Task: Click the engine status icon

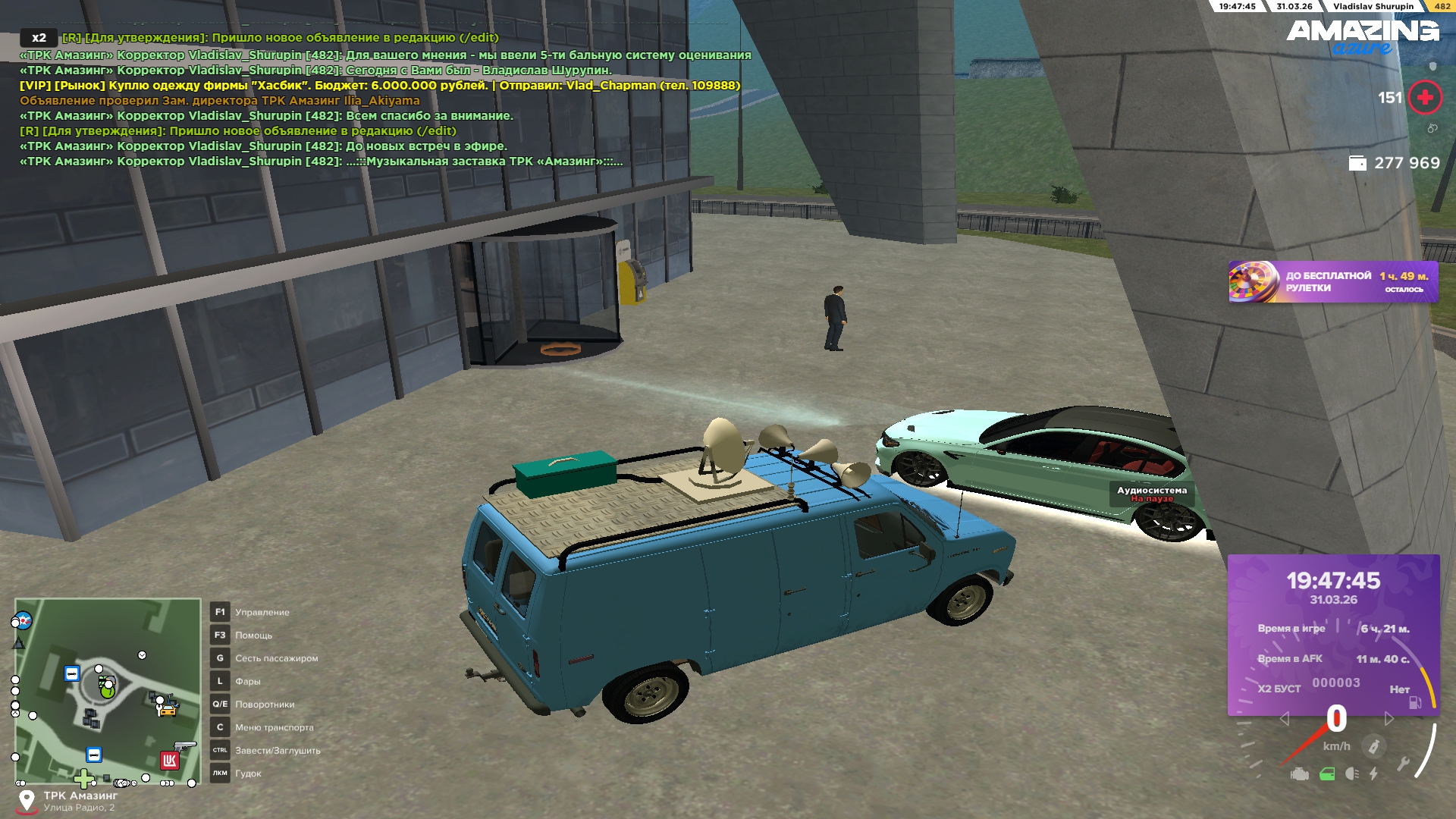Action: click(x=1300, y=774)
